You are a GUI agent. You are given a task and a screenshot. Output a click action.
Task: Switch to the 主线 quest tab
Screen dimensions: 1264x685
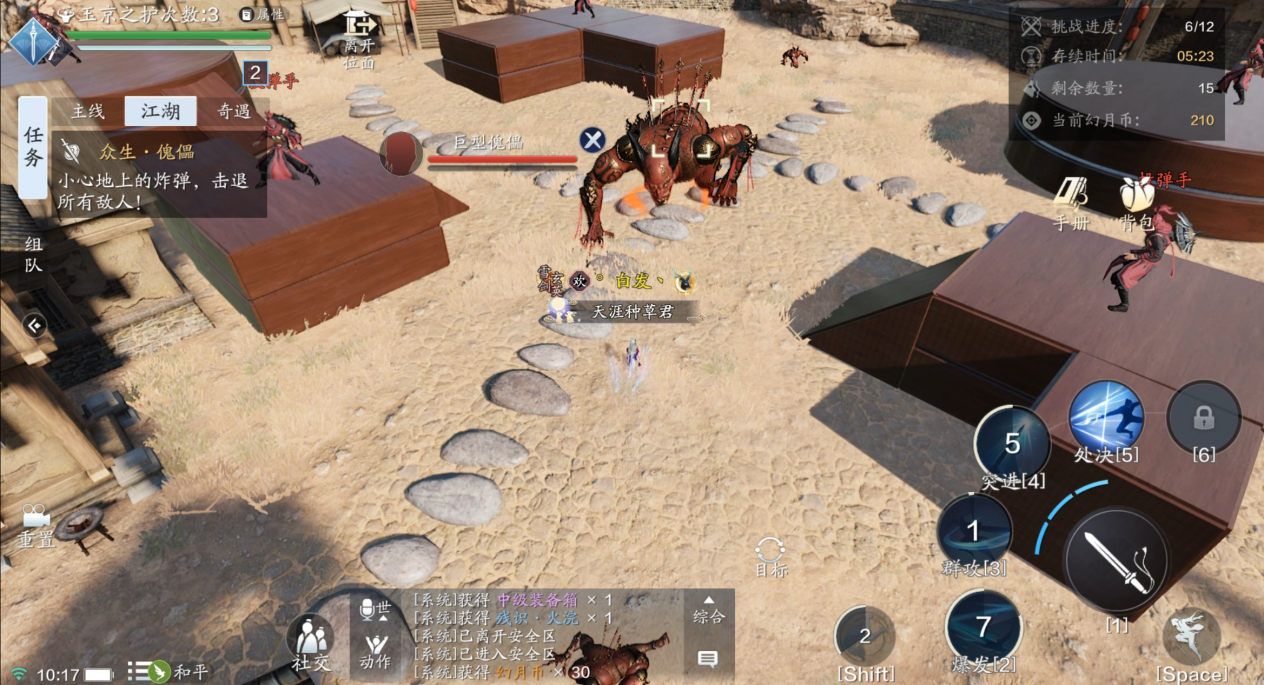coord(88,111)
